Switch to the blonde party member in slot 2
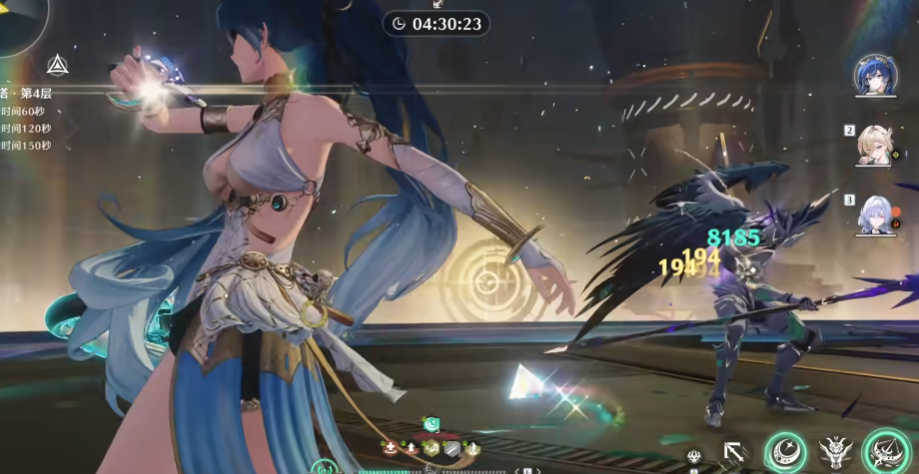The image size is (919, 474). [876, 145]
